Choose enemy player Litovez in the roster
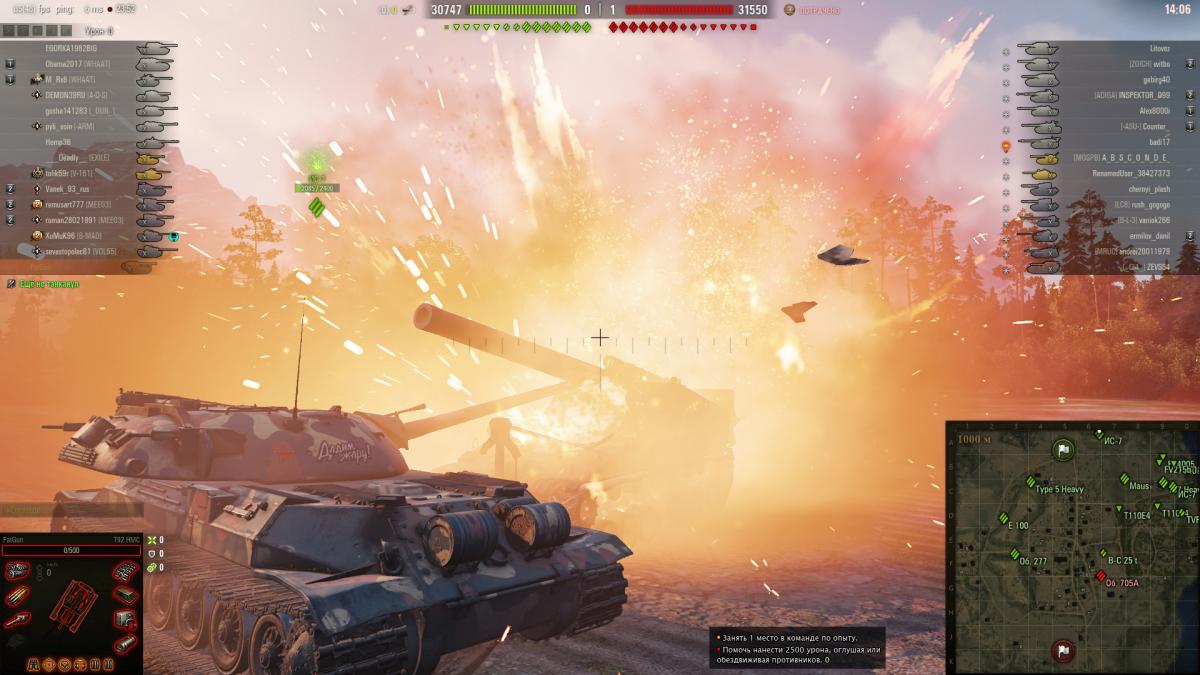 1159,48
